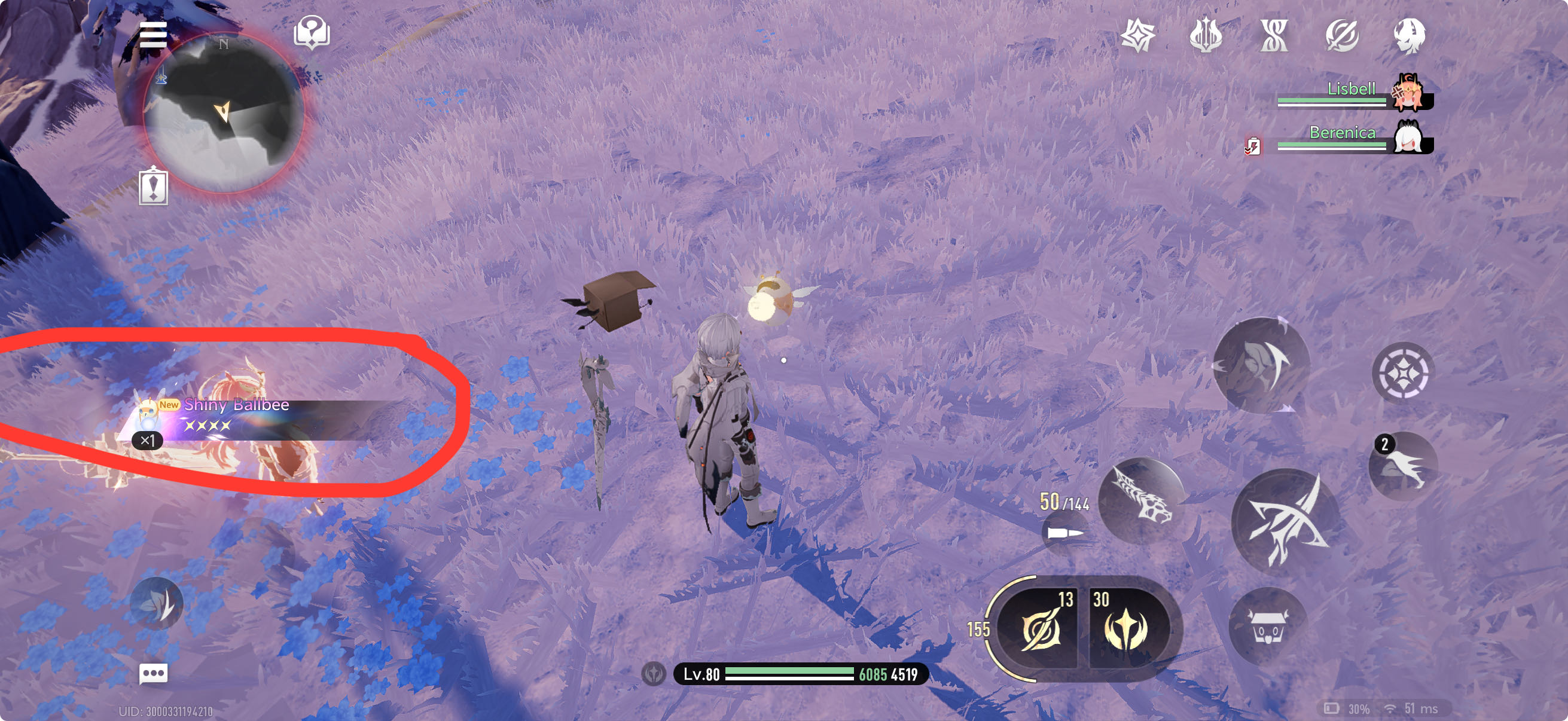Image resolution: width=1568 pixels, height=721 pixels.
Task: Switch to party member Lisbell
Action: click(x=1407, y=93)
